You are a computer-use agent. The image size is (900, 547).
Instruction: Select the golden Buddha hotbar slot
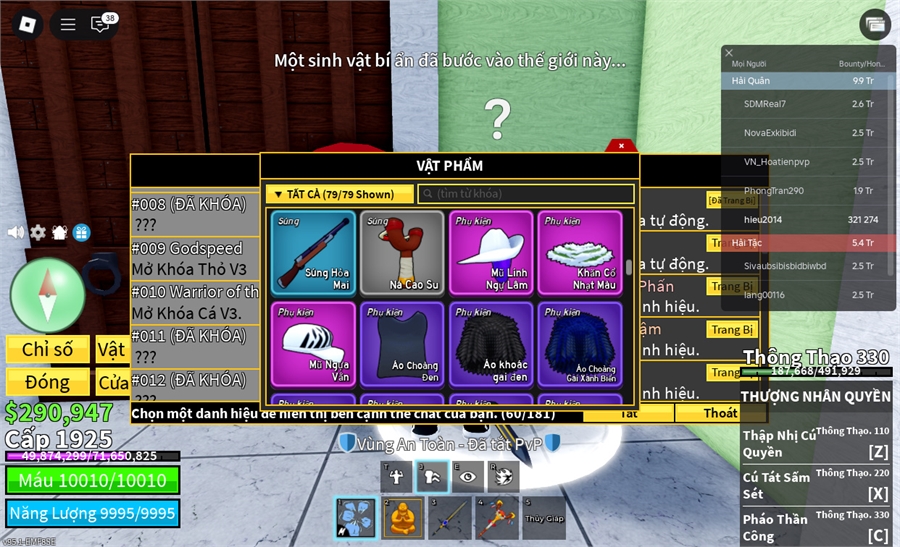coord(402,518)
